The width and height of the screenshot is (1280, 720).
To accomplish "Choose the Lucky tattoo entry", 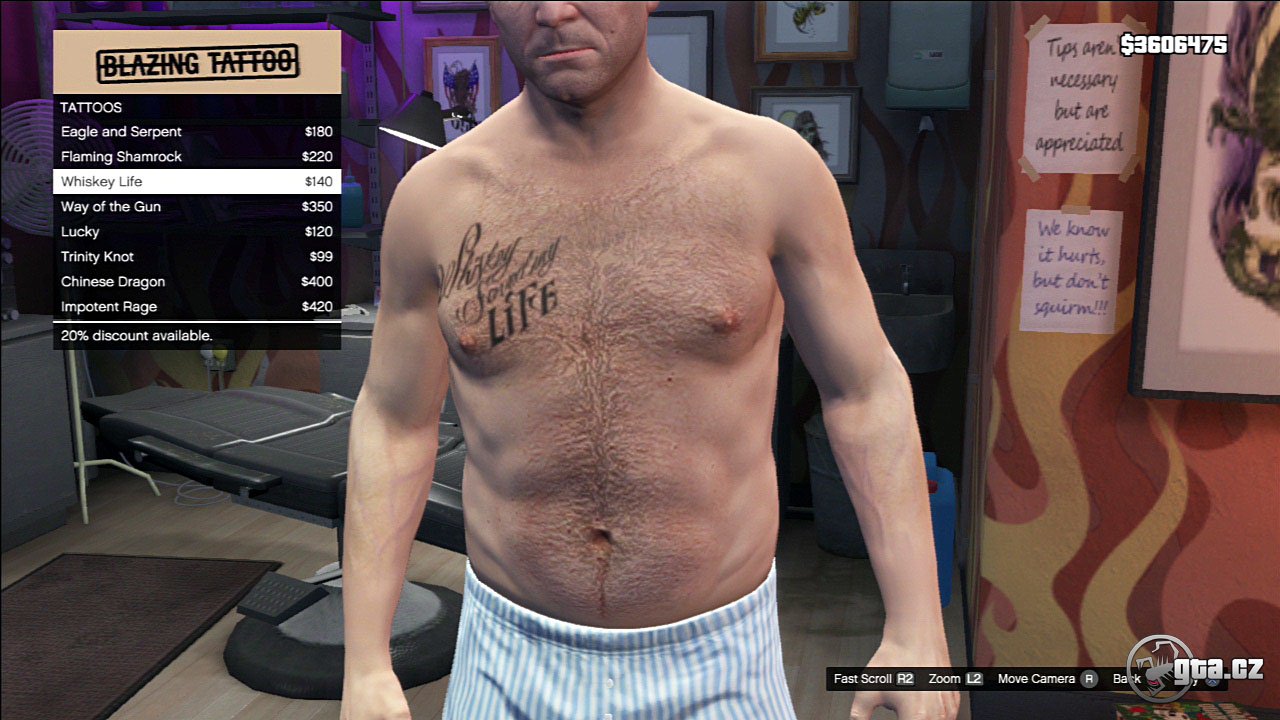I will (x=196, y=232).
